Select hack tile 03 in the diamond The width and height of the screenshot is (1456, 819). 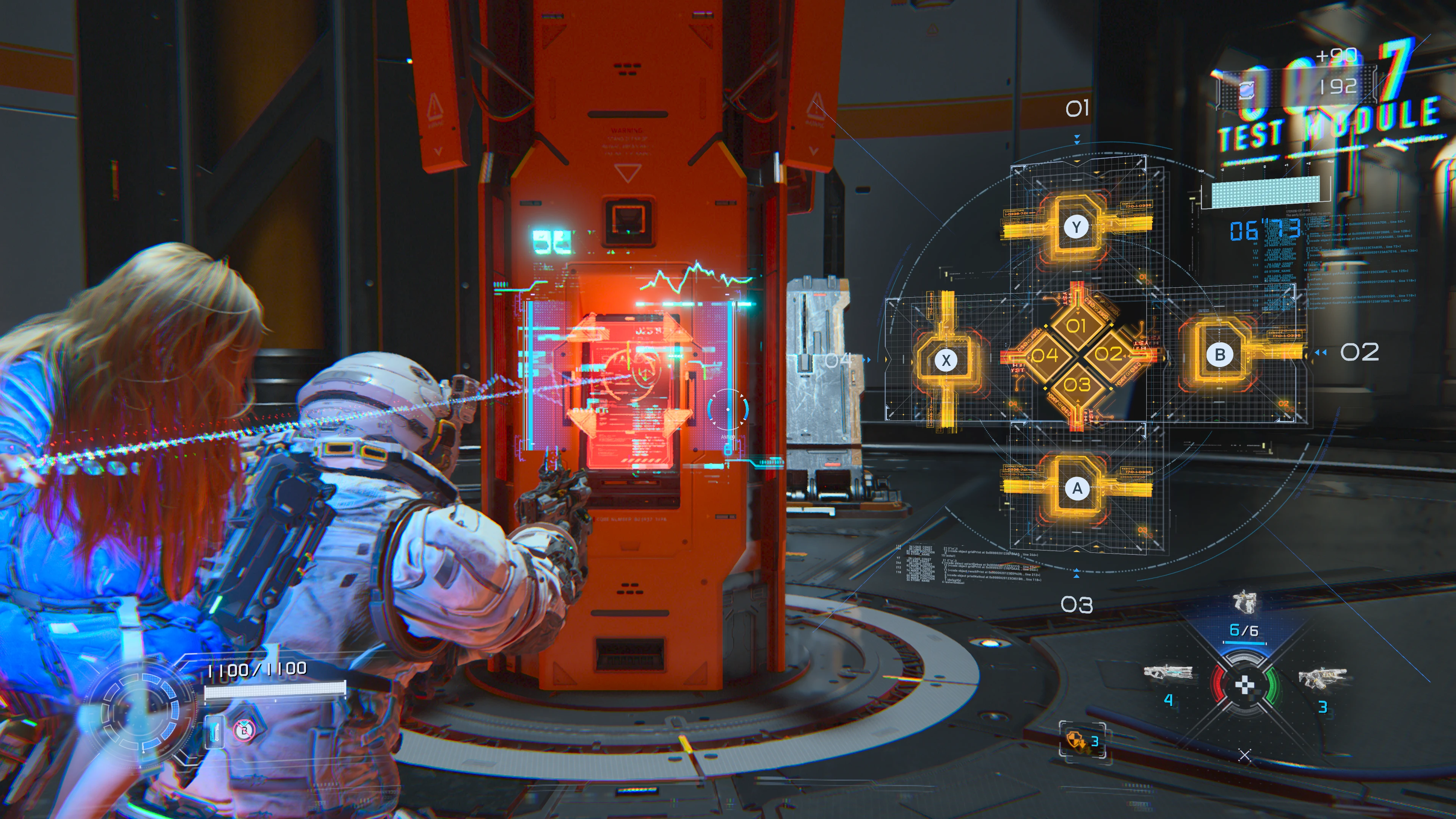point(1077,385)
